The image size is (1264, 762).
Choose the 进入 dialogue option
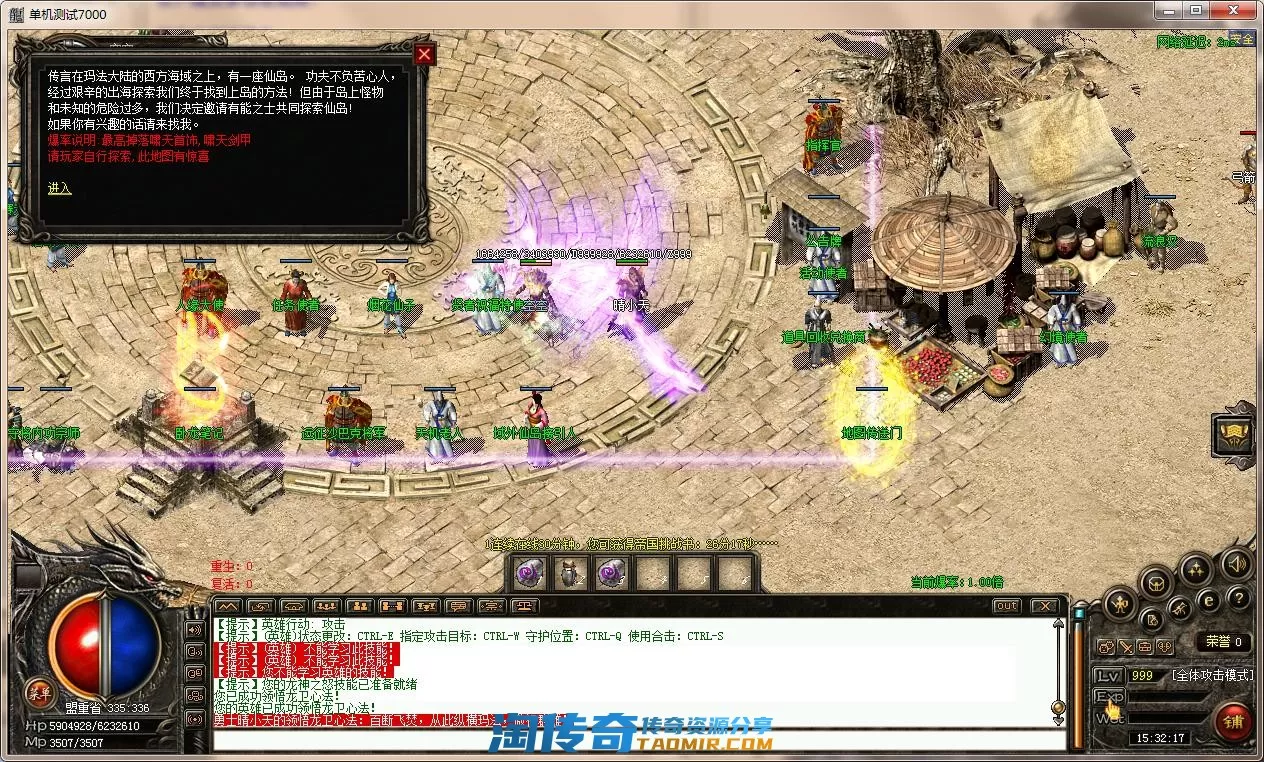[x=59, y=188]
